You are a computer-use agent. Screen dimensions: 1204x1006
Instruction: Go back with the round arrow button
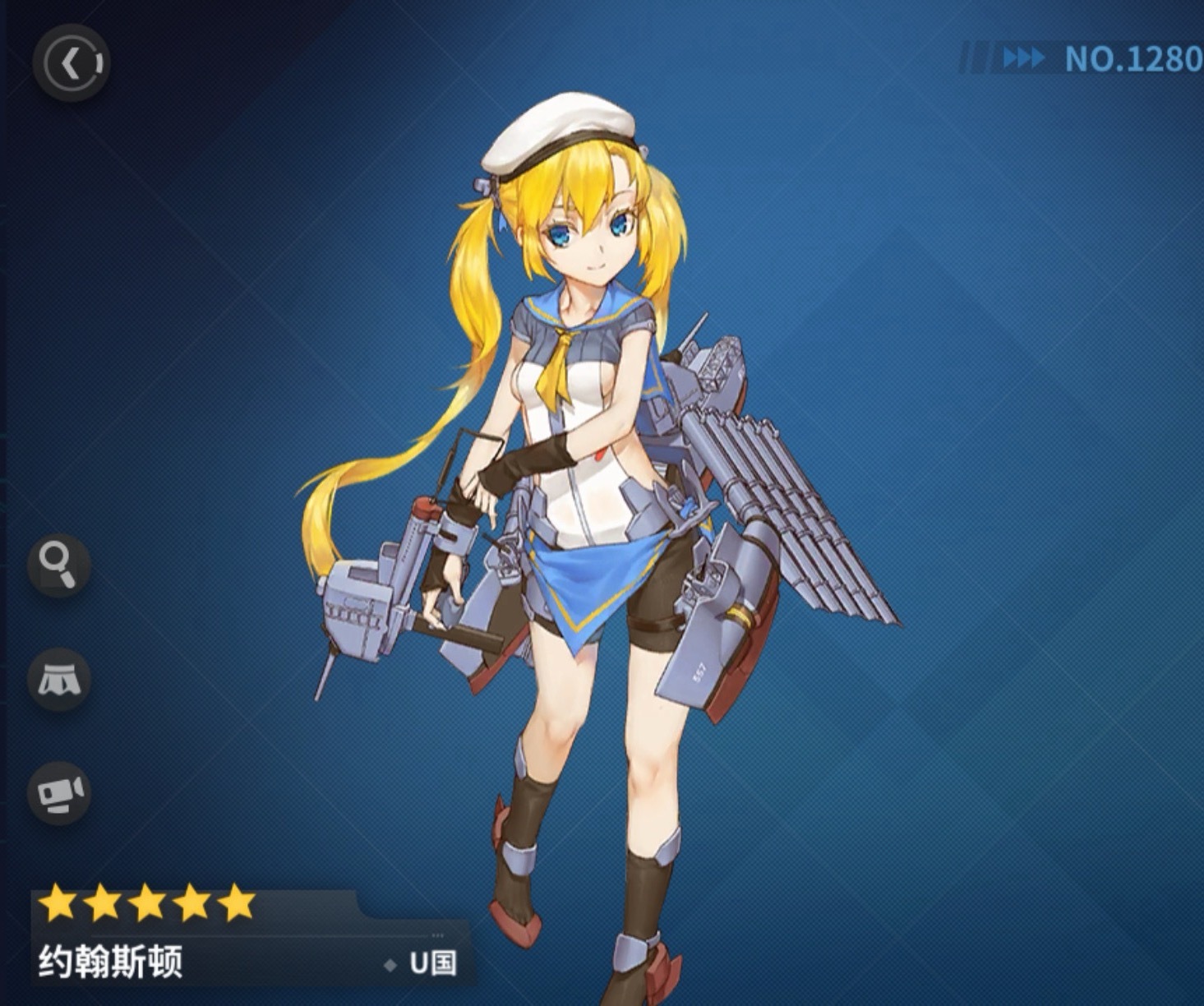click(x=72, y=63)
